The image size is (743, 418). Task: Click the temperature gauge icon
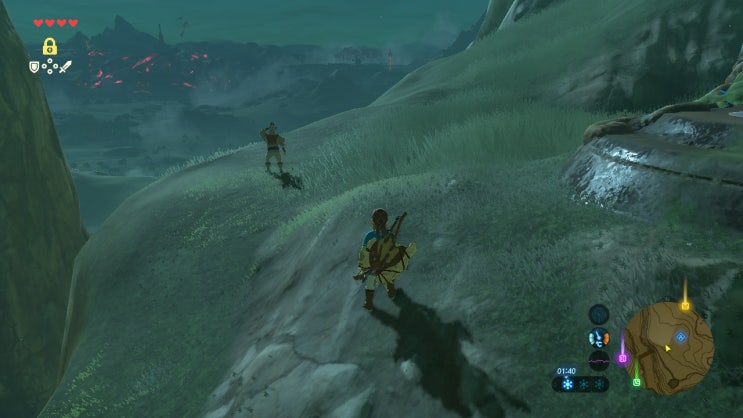click(599, 338)
